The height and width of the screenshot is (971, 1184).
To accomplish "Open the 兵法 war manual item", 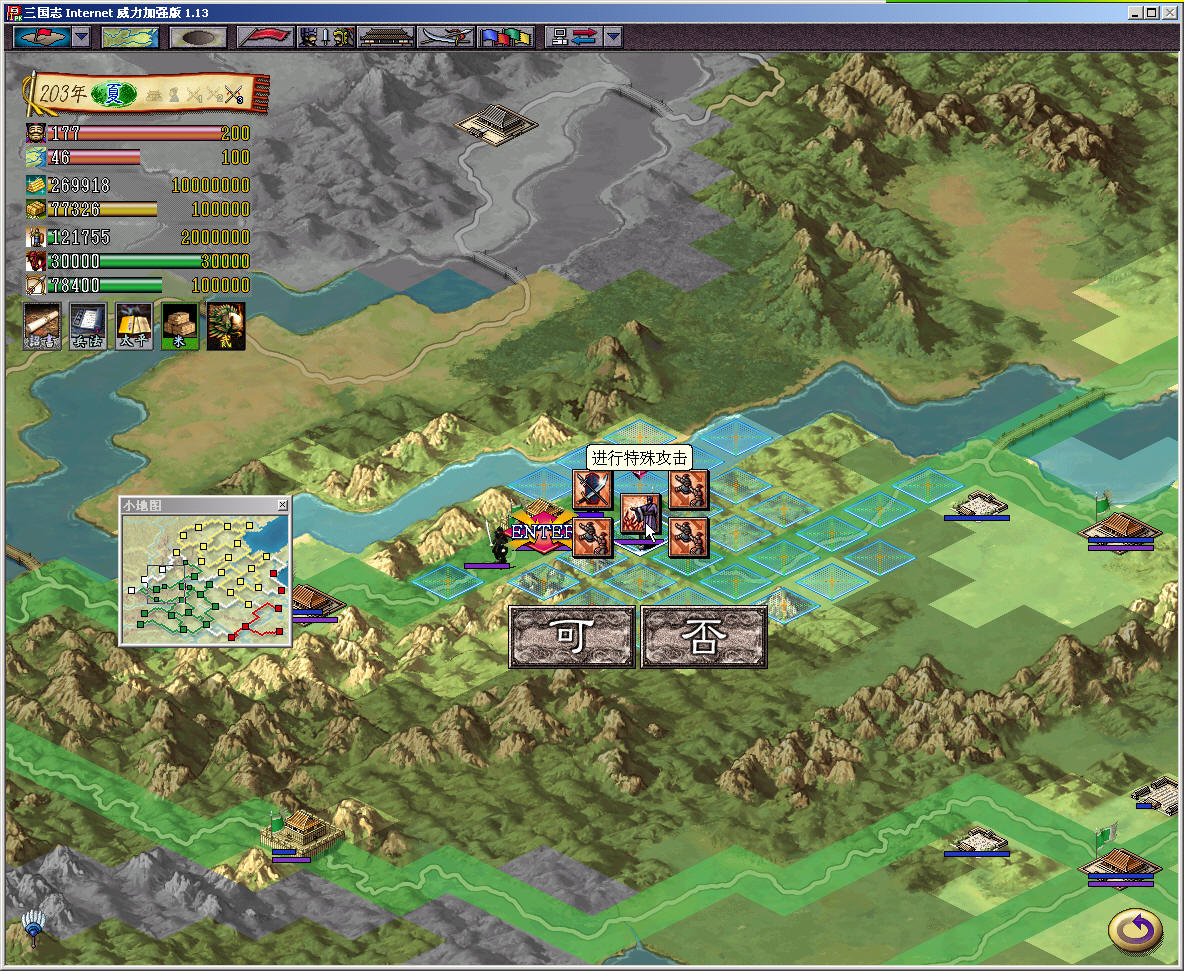I will coord(88,326).
